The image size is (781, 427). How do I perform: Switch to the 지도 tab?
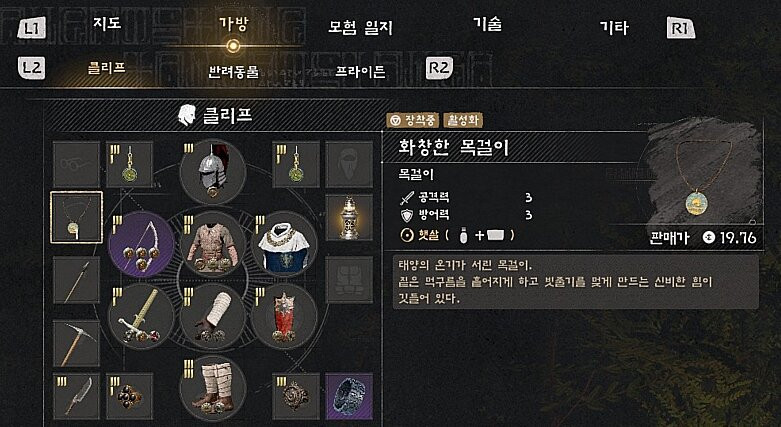click(x=107, y=23)
